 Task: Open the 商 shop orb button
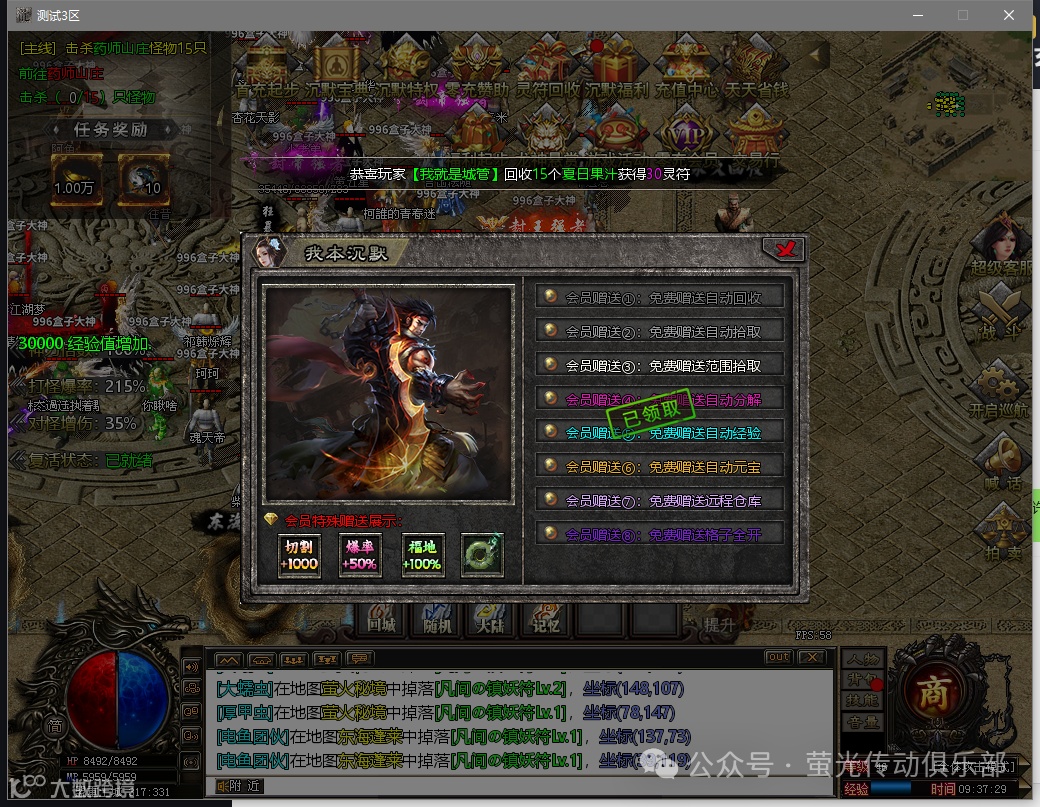point(934,690)
